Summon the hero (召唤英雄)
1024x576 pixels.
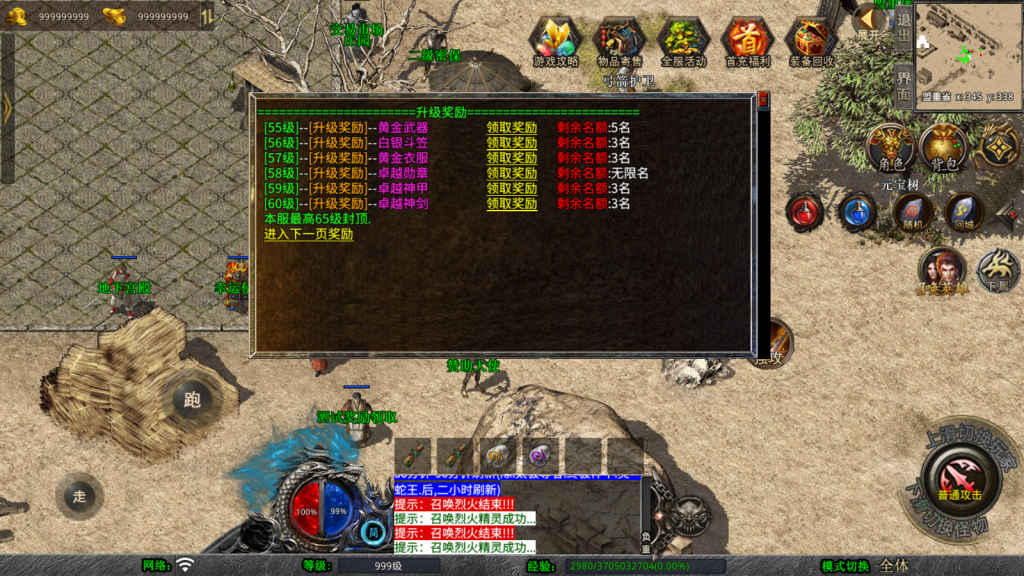(x=942, y=270)
